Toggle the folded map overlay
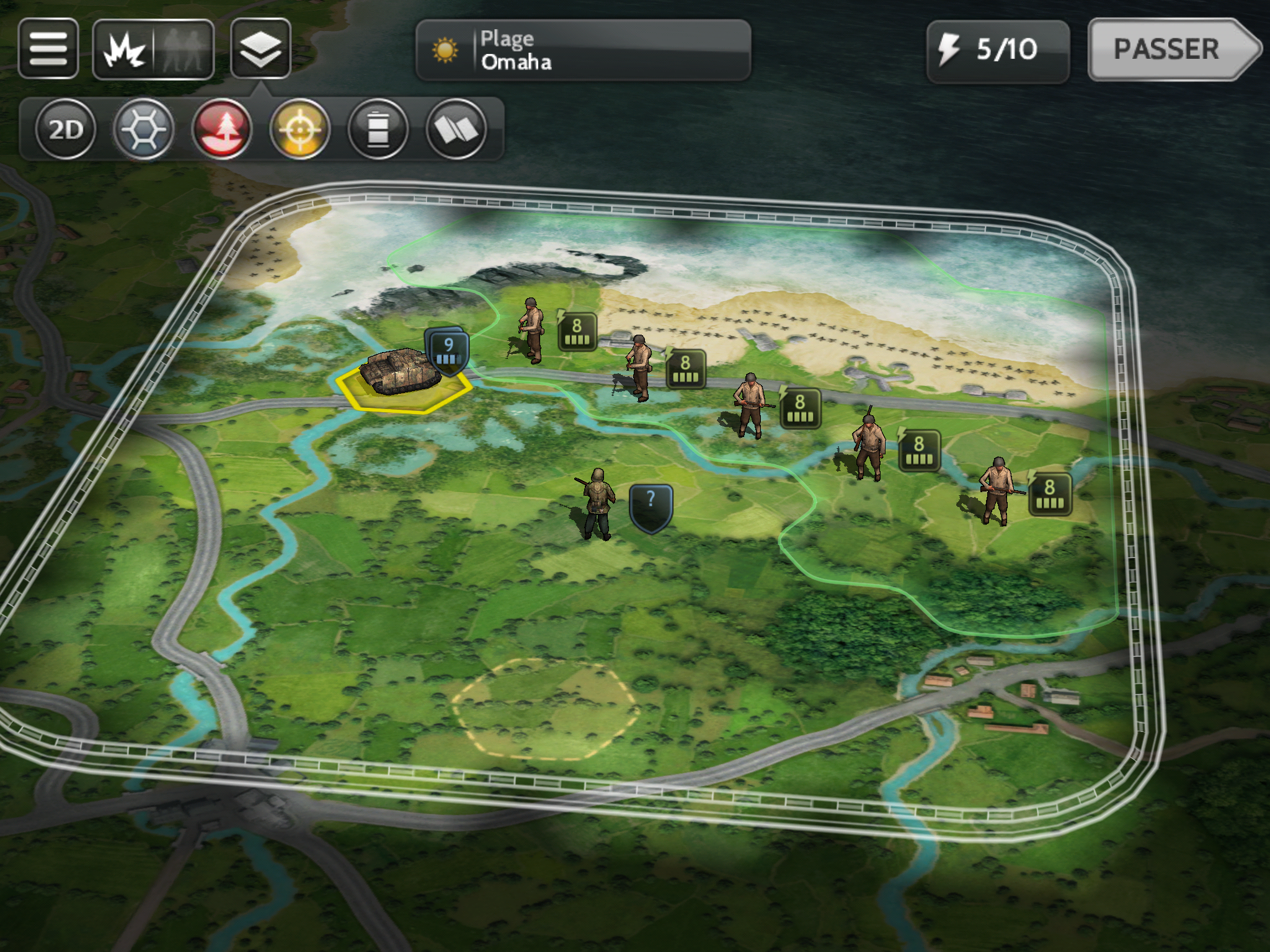This screenshot has height=952, width=1270. 456,129
